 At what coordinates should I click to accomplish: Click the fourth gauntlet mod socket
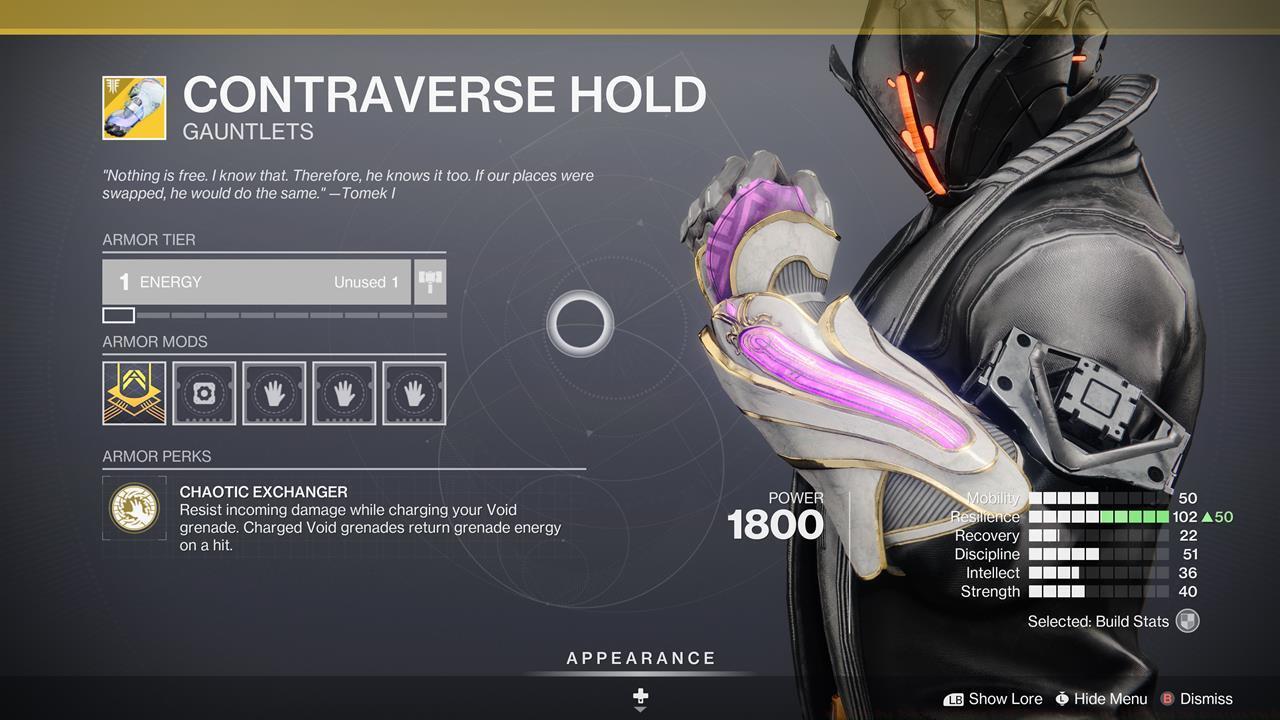344,392
